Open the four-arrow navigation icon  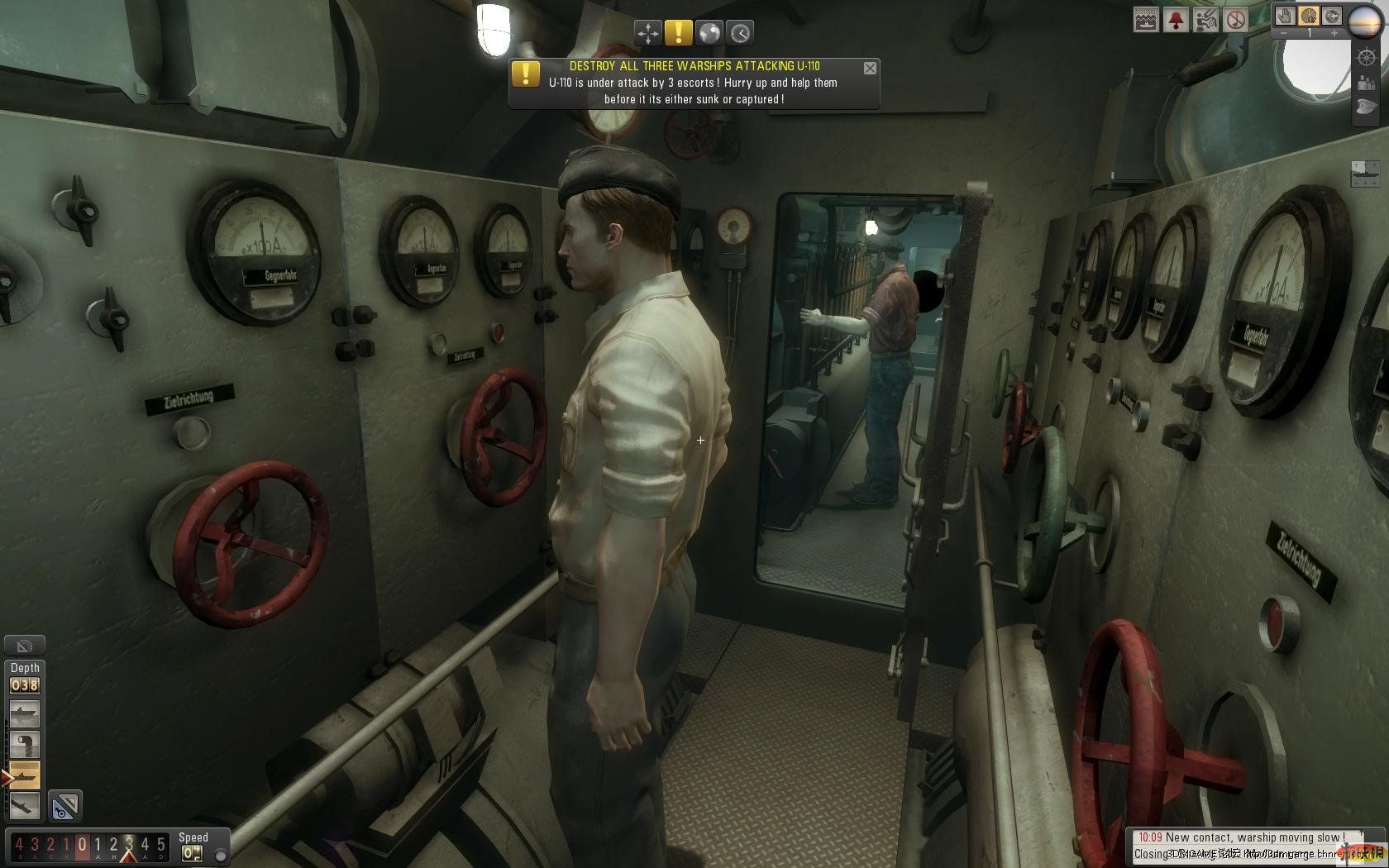tap(648, 33)
